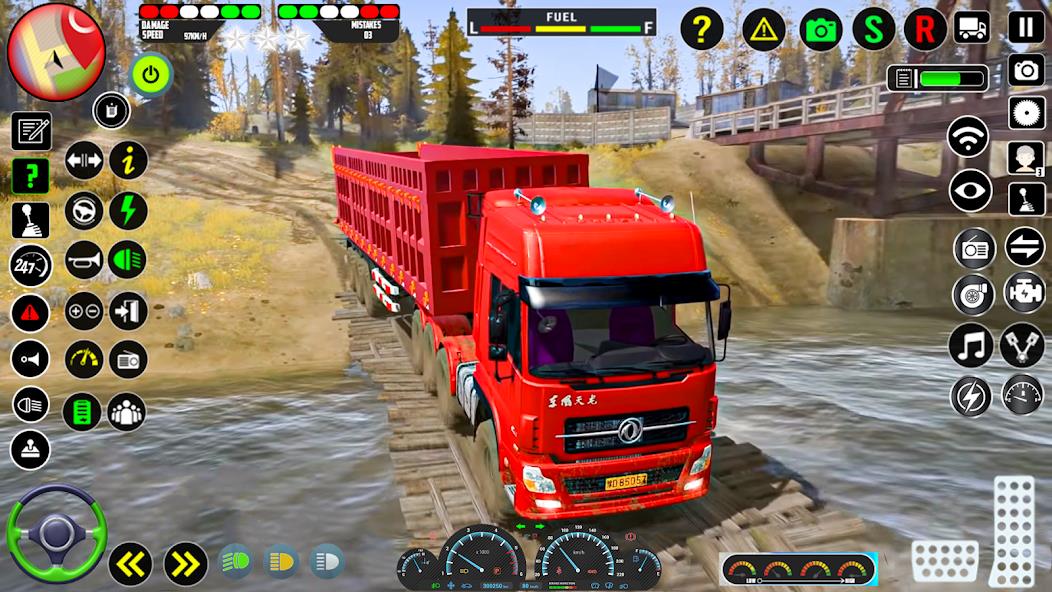1052x592 pixels.
Task: Tap the wifi signal icon
Action: [968, 137]
